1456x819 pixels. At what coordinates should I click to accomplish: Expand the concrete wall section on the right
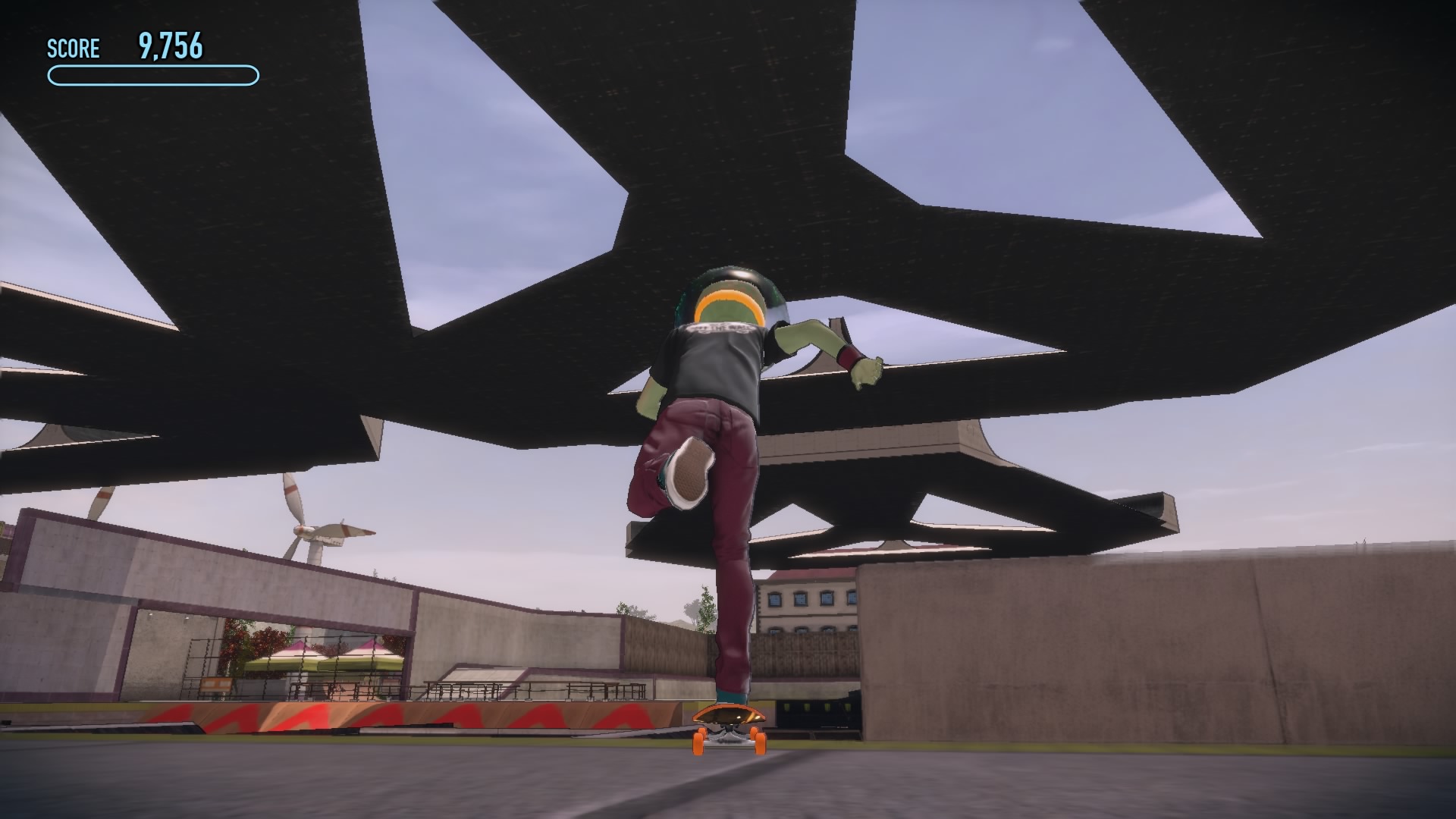1137,645
